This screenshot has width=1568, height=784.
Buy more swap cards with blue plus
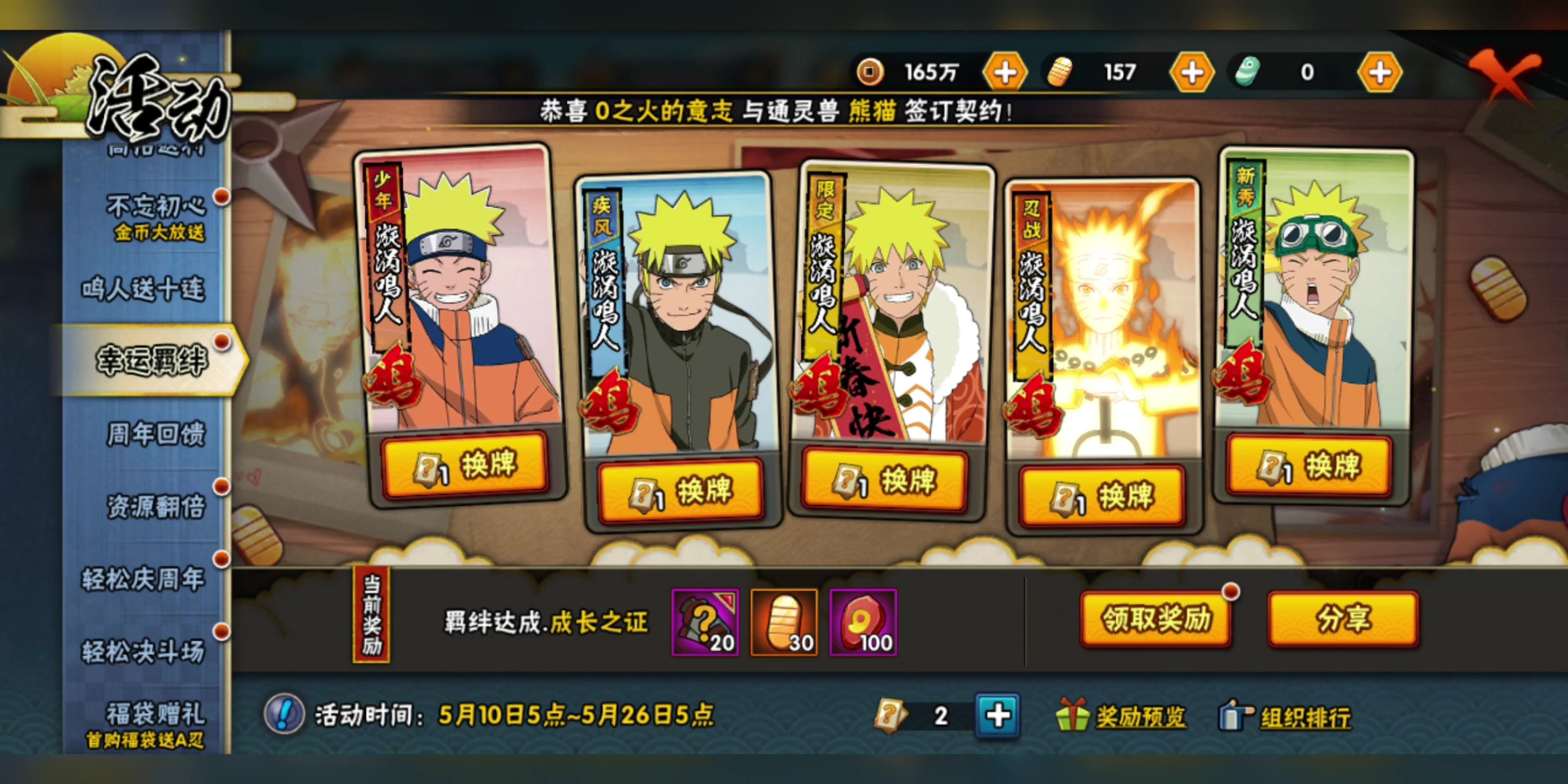(997, 716)
